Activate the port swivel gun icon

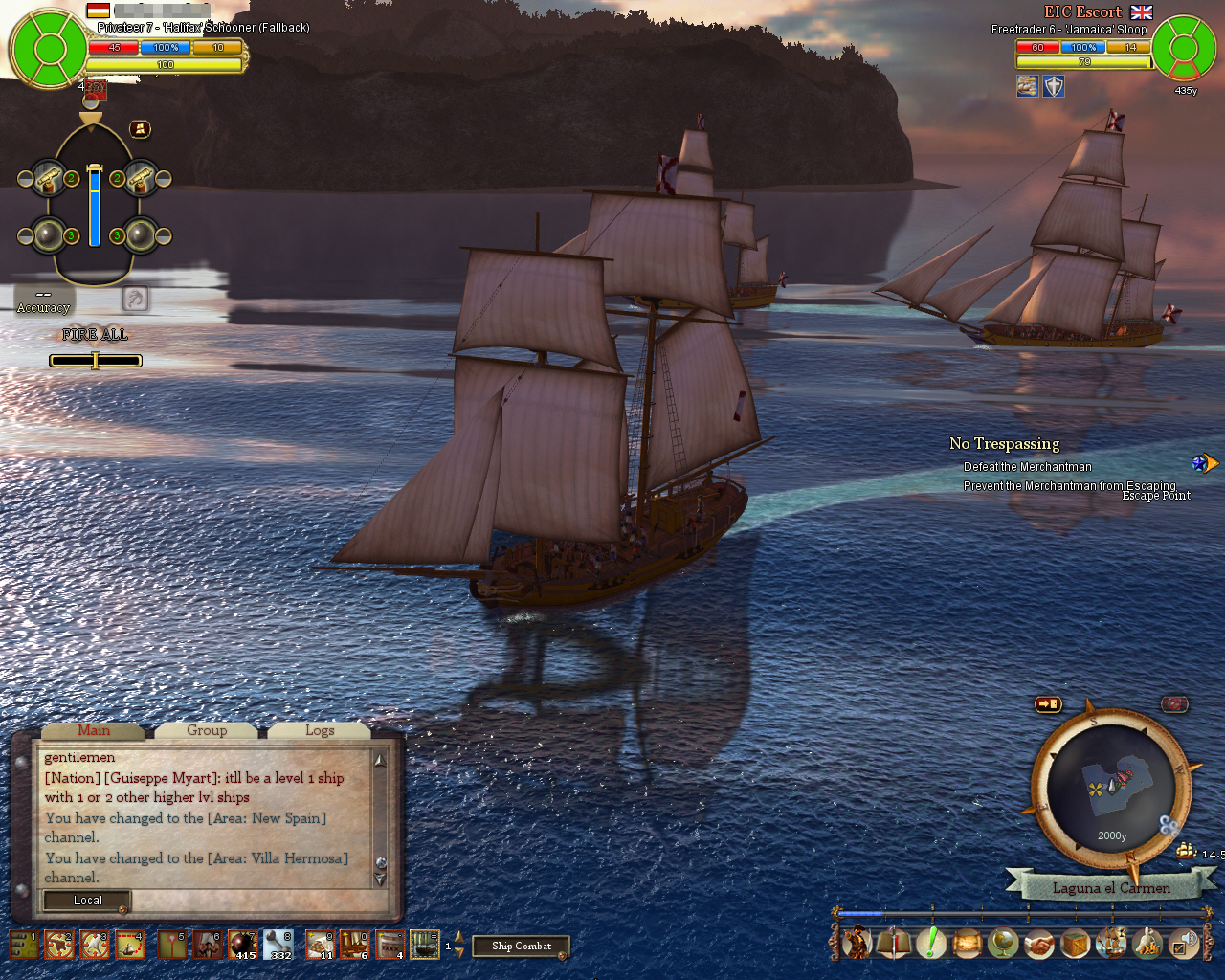pyautogui.click(x=49, y=178)
